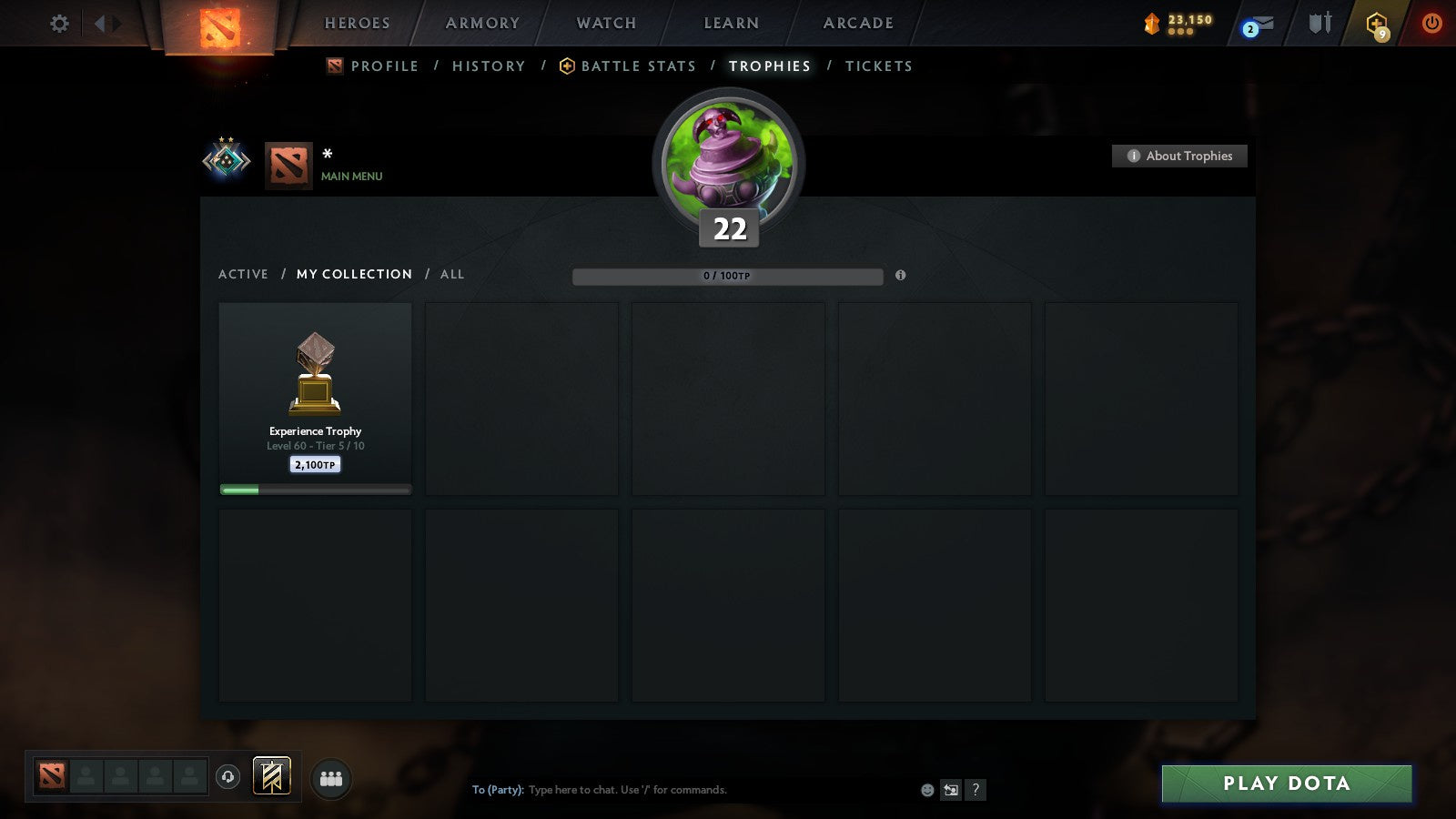1456x819 pixels.
Task: Switch to the ALL trophies view
Action: [451, 274]
